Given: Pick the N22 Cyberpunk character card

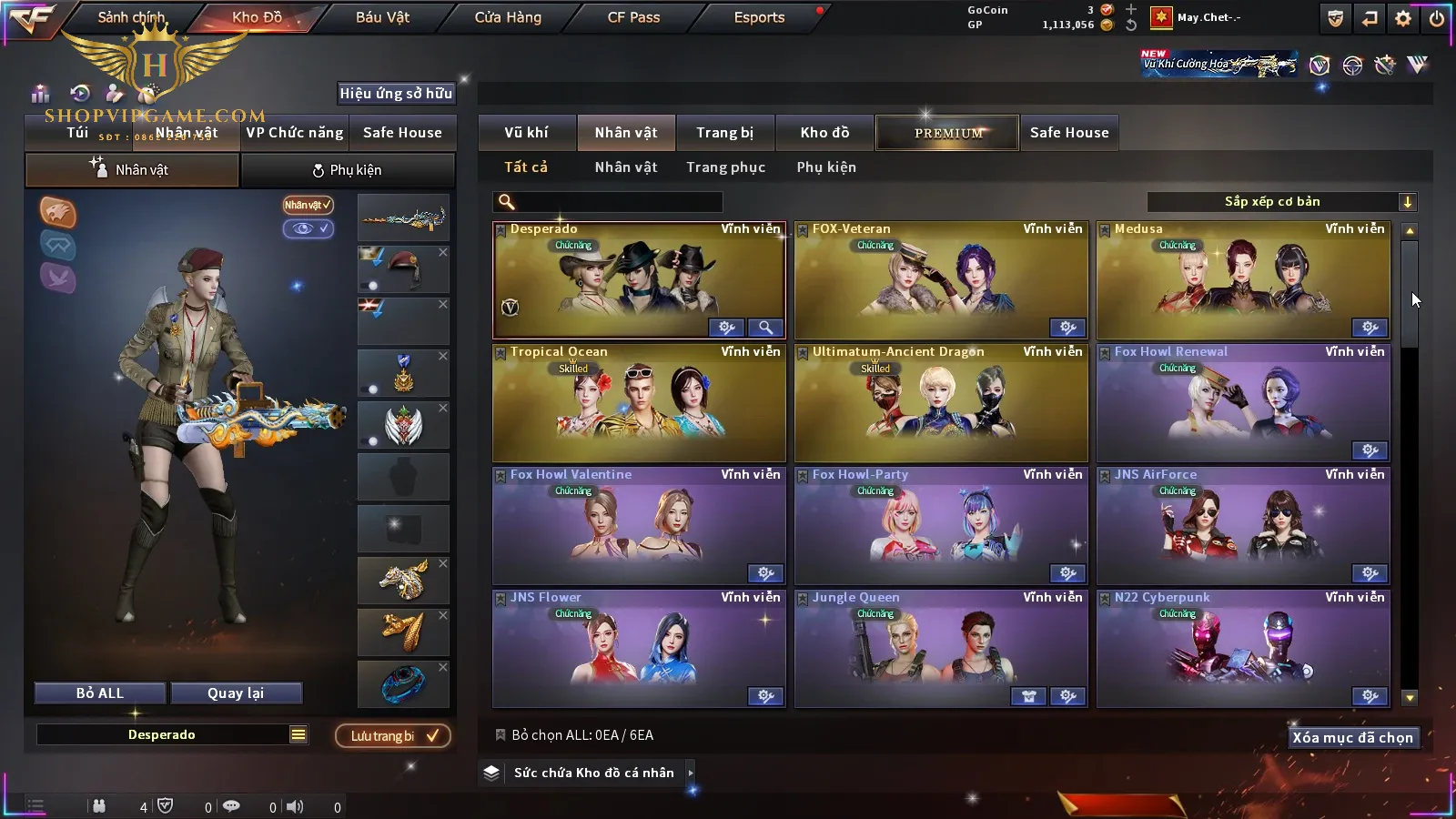Looking at the screenshot, I should tap(1243, 649).
